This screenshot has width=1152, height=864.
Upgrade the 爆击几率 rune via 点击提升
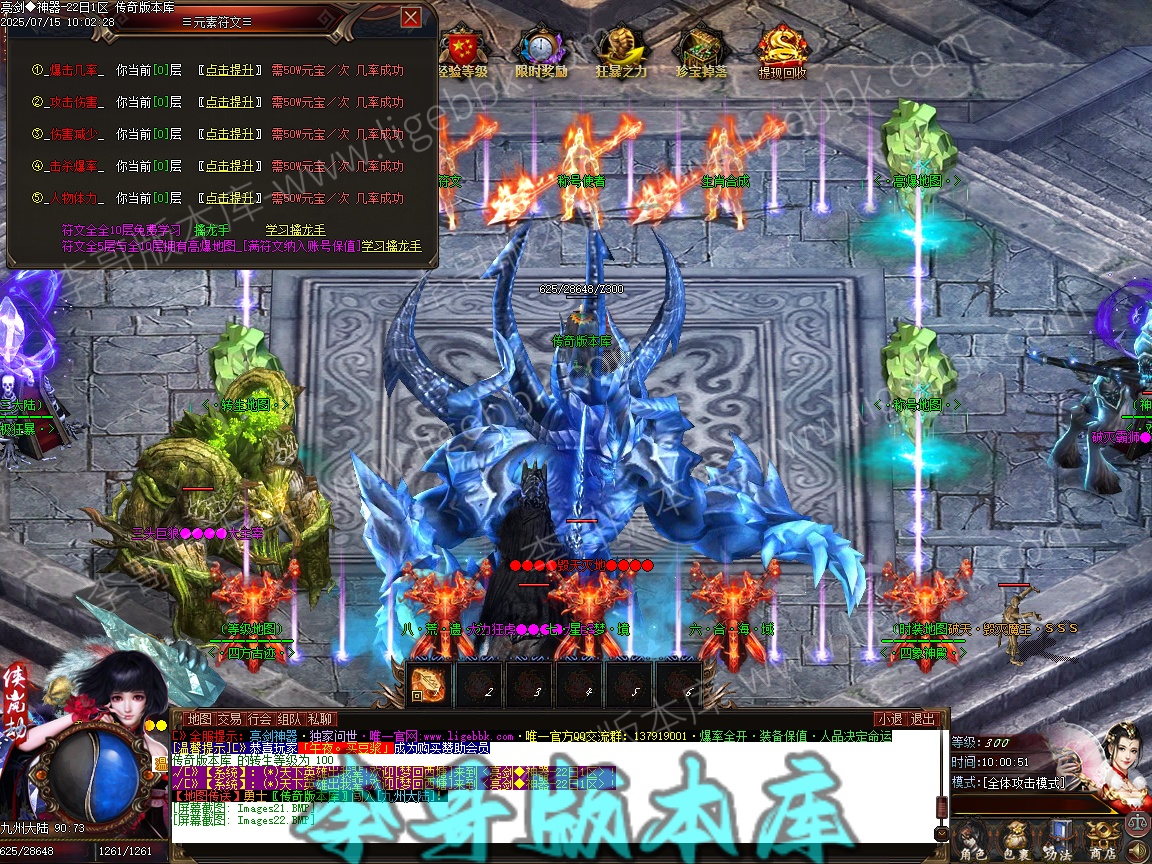[x=229, y=70]
